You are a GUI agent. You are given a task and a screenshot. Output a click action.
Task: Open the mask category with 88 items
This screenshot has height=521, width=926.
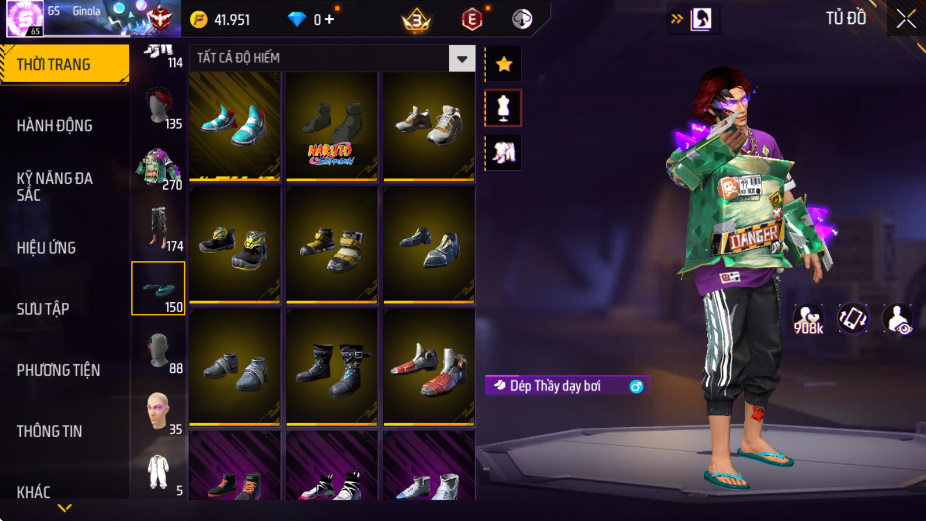158,352
